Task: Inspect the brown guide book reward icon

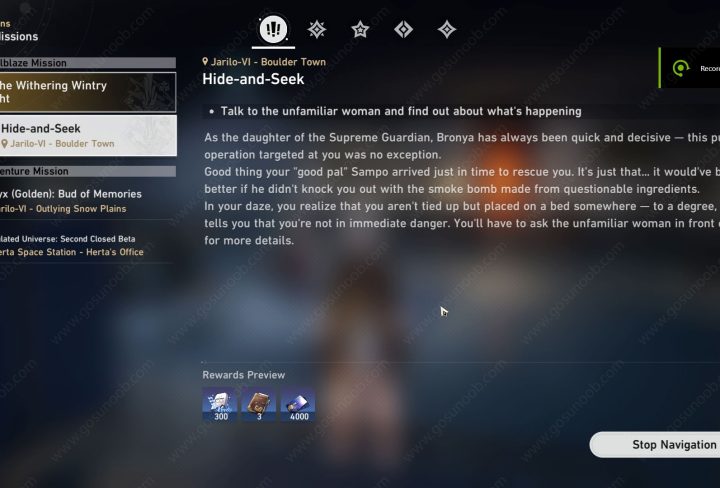Action: click(x=259, y=405)
